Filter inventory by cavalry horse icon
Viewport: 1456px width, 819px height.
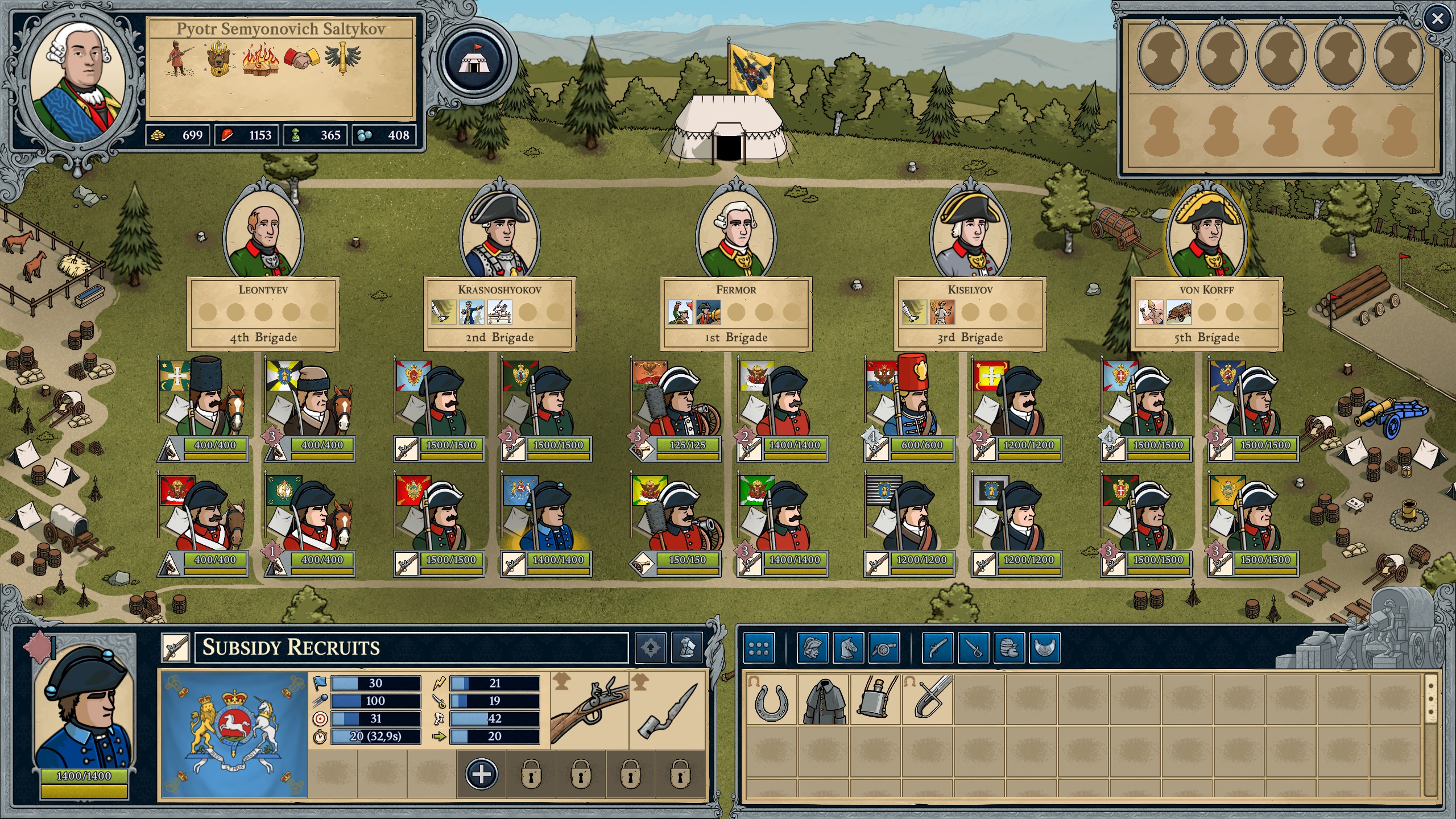848,648
